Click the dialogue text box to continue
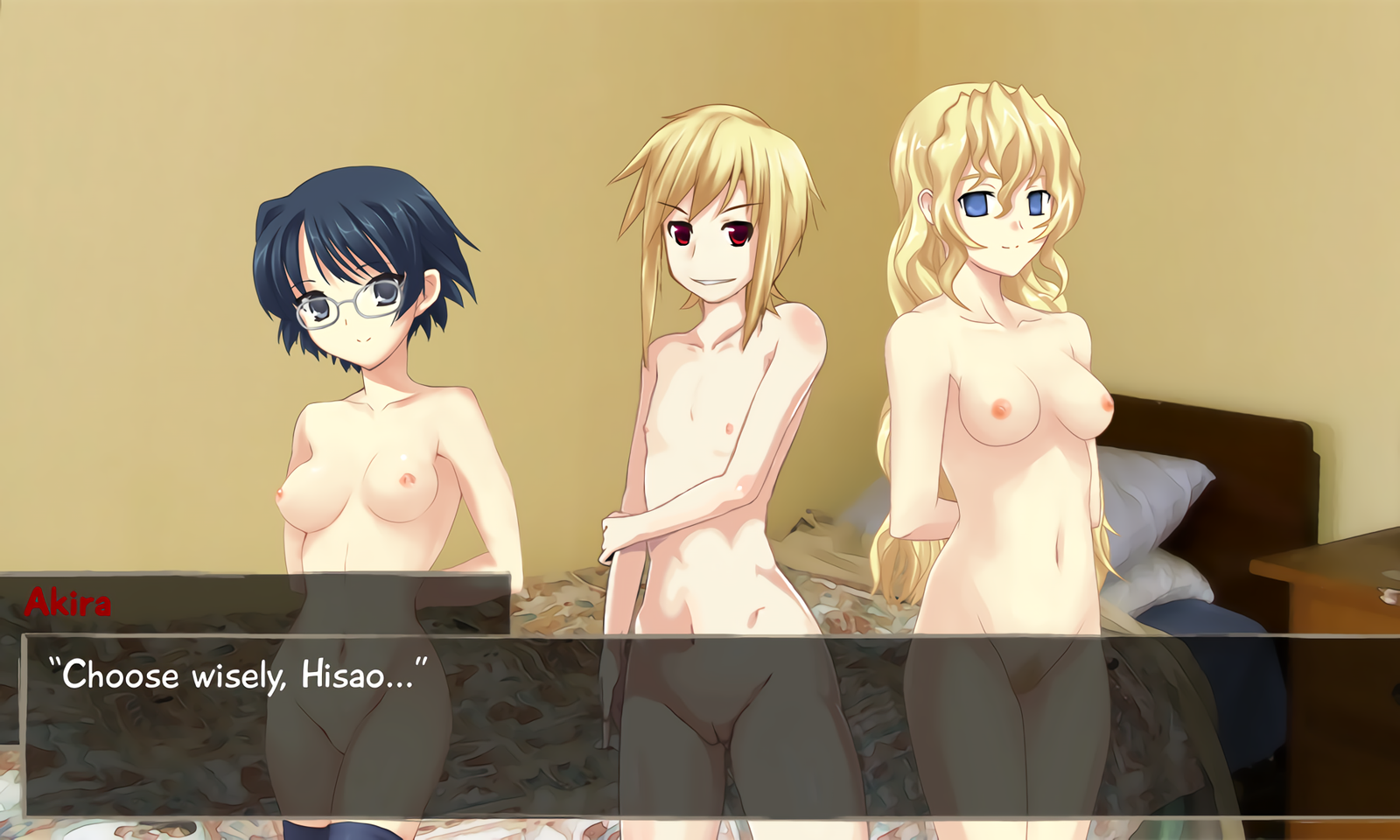 (700, 726)
